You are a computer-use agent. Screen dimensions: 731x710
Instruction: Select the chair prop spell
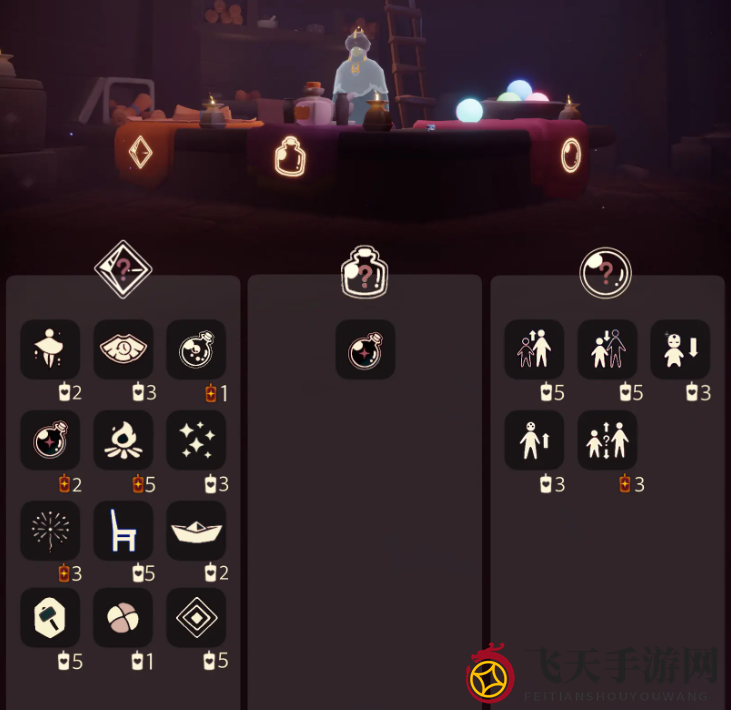point(123,529)
